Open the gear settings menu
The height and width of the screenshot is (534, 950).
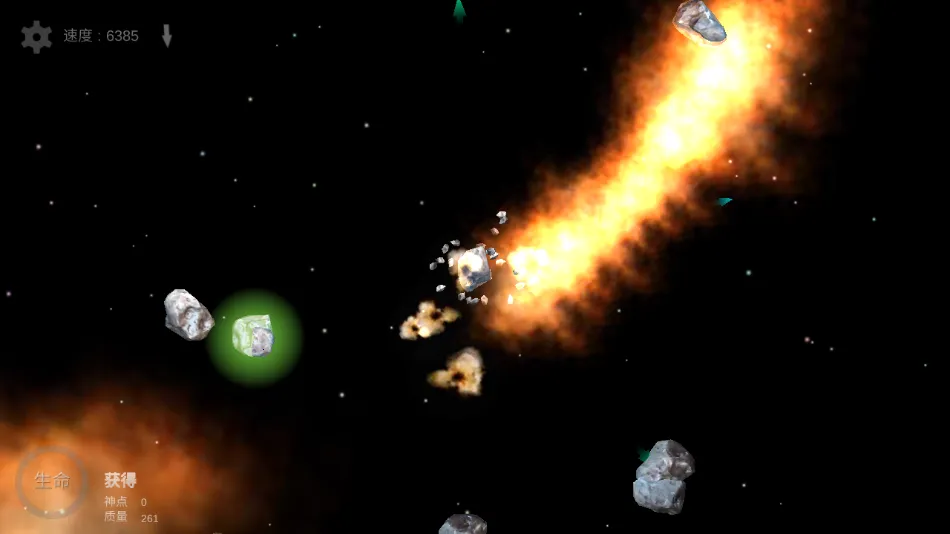tap(37, 37)
